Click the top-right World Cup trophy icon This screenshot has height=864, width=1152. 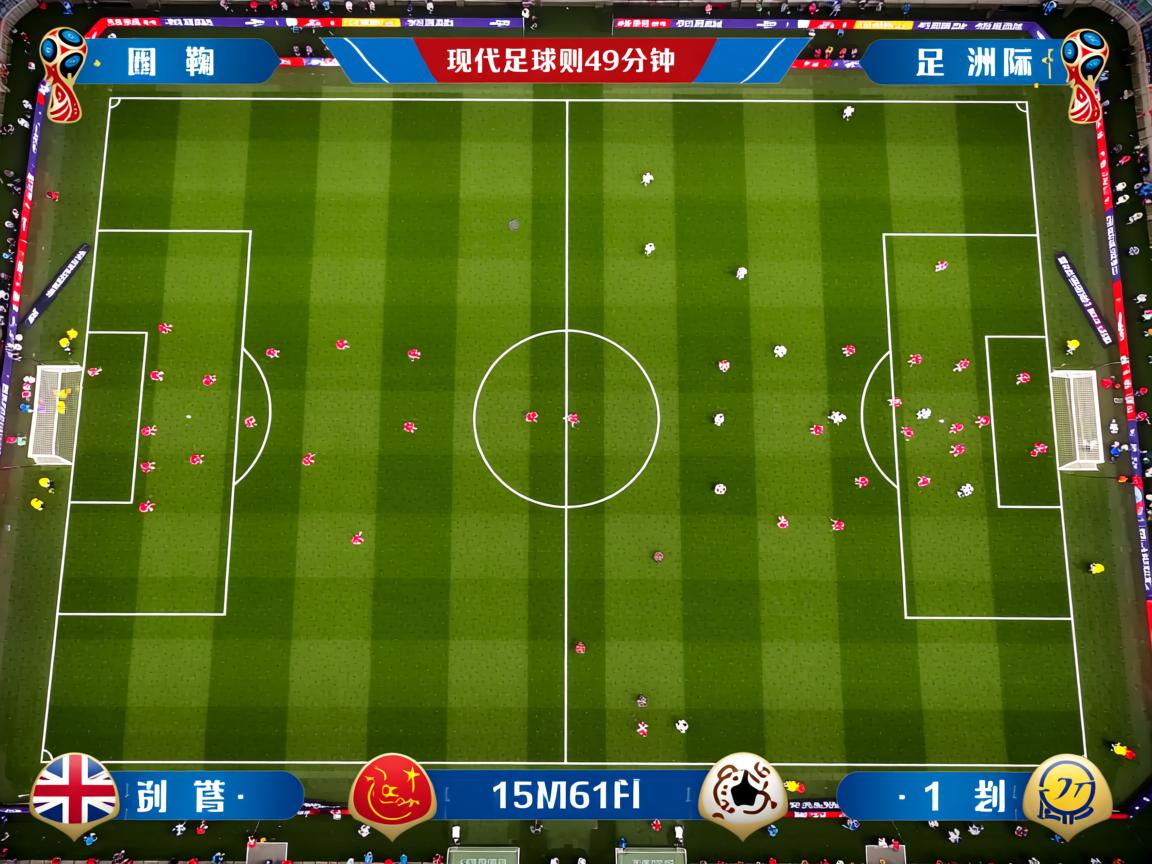tap(1084, 72)
